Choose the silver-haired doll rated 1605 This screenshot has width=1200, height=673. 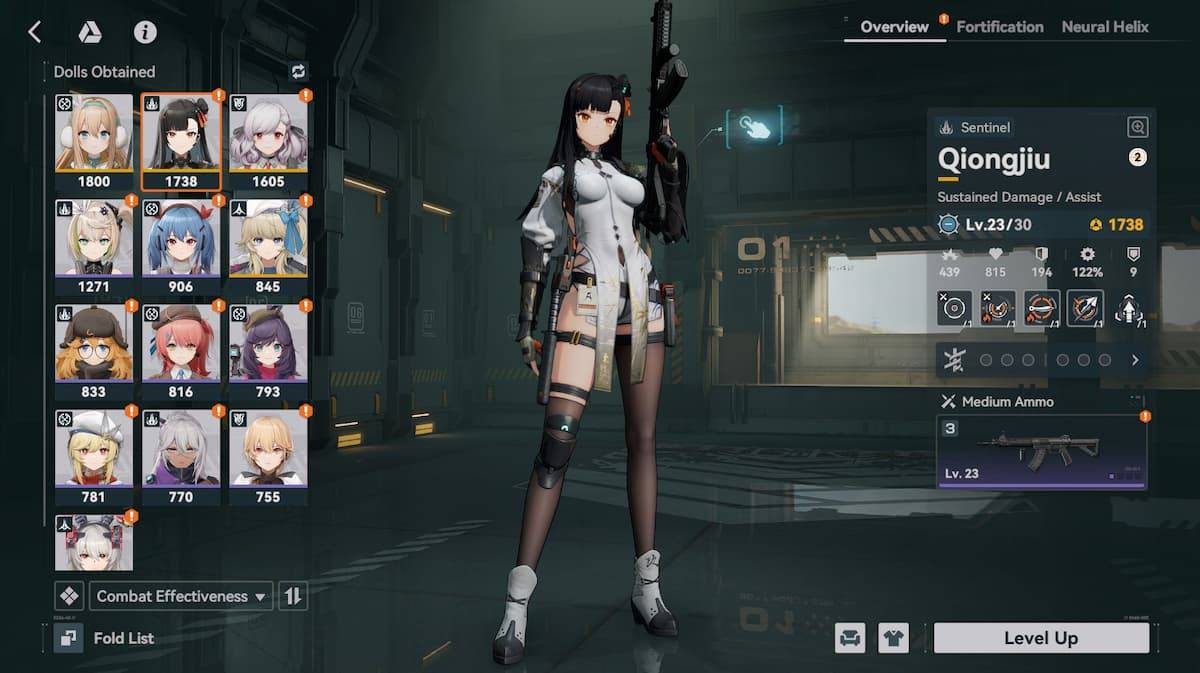coord(268,141)
